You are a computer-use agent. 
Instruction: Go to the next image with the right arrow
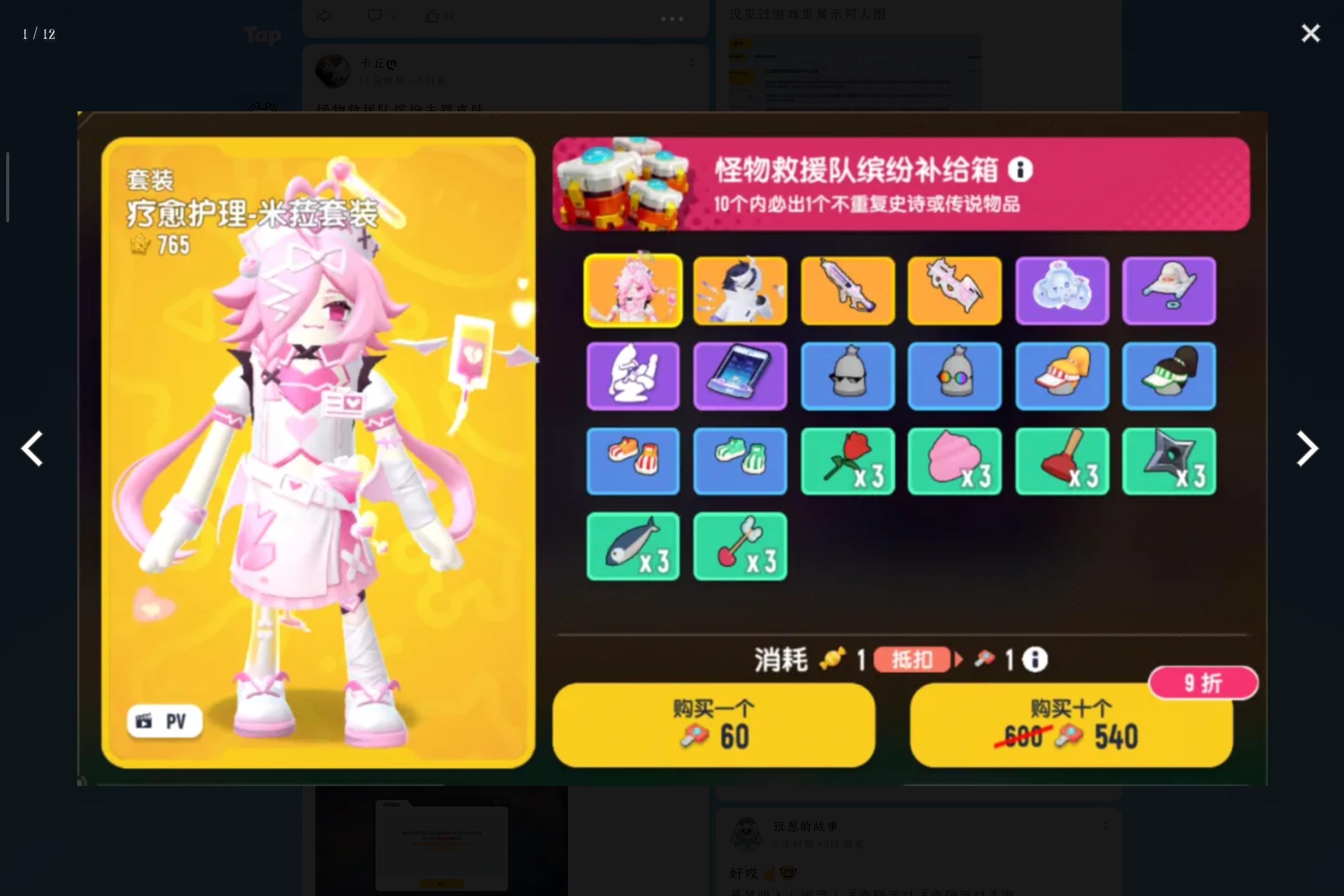click(1306, 448)
